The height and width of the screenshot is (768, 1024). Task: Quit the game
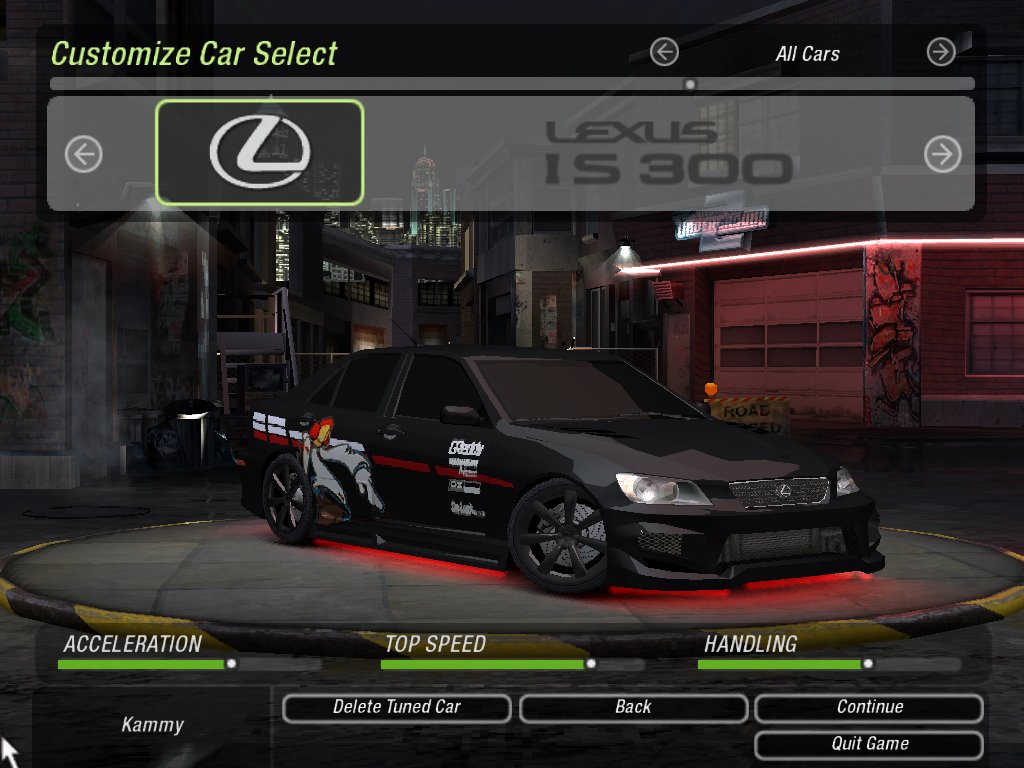tap(869, 744)
